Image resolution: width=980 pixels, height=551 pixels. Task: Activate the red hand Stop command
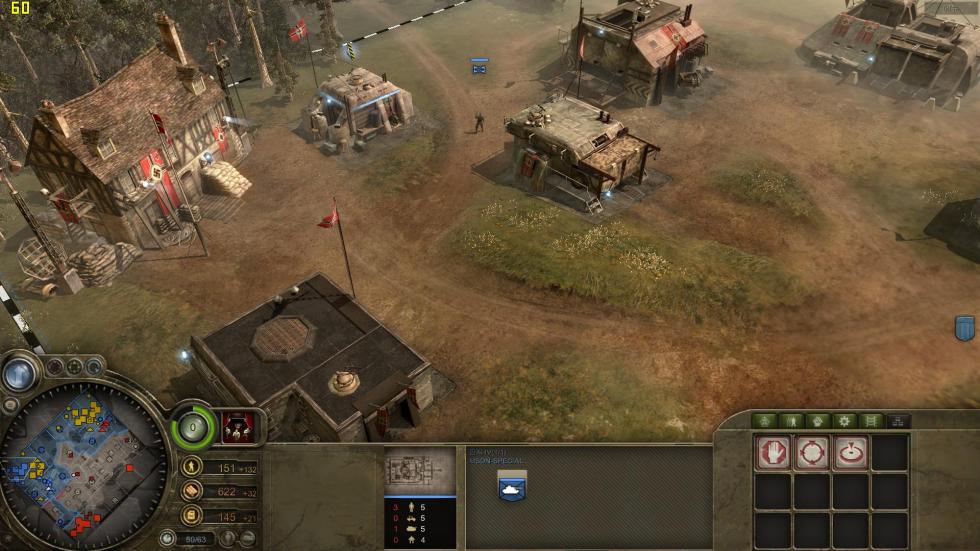pos(772,453)
